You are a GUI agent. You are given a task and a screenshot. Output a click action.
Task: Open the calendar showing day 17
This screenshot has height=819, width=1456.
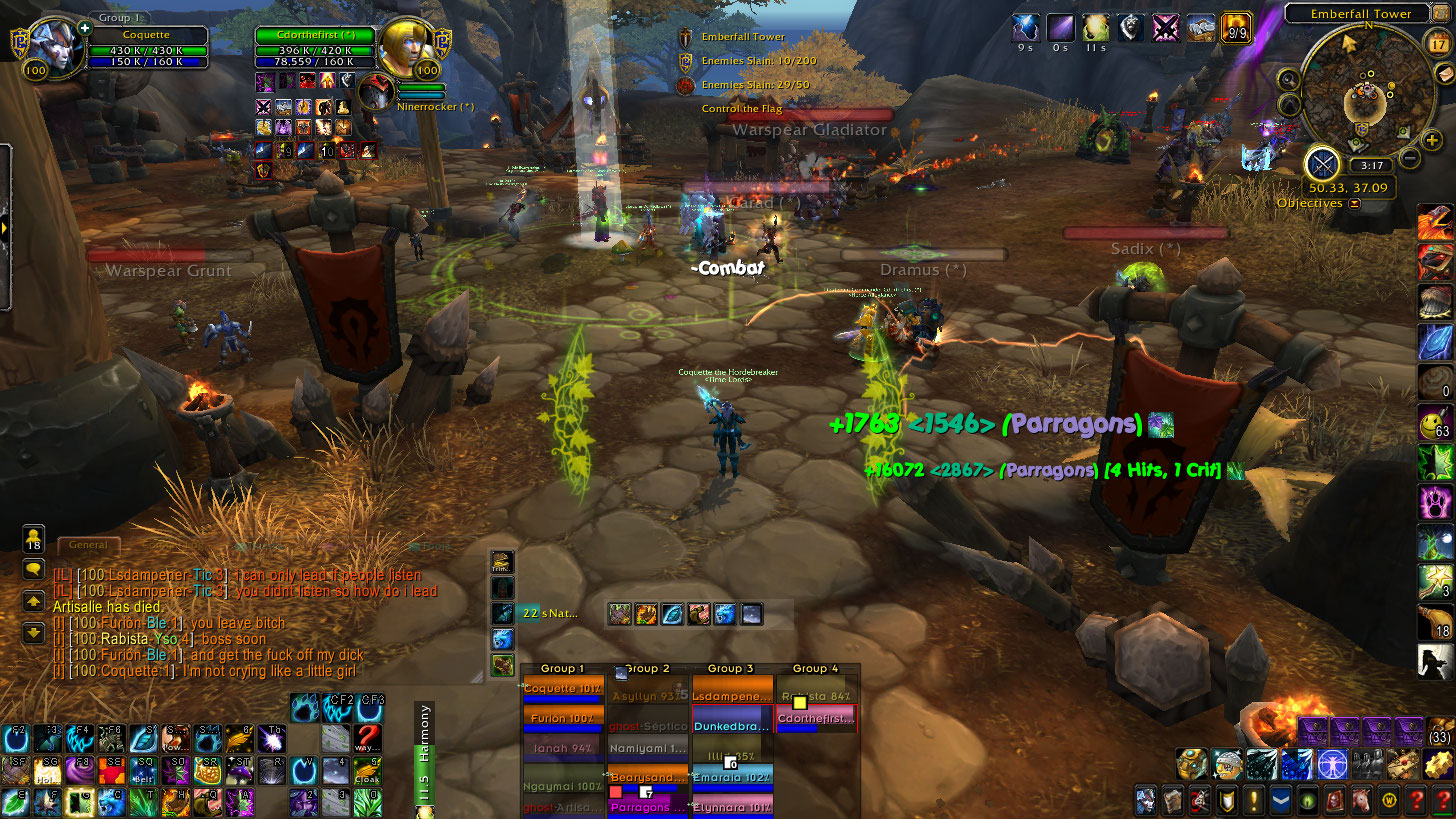[1438, 44]
